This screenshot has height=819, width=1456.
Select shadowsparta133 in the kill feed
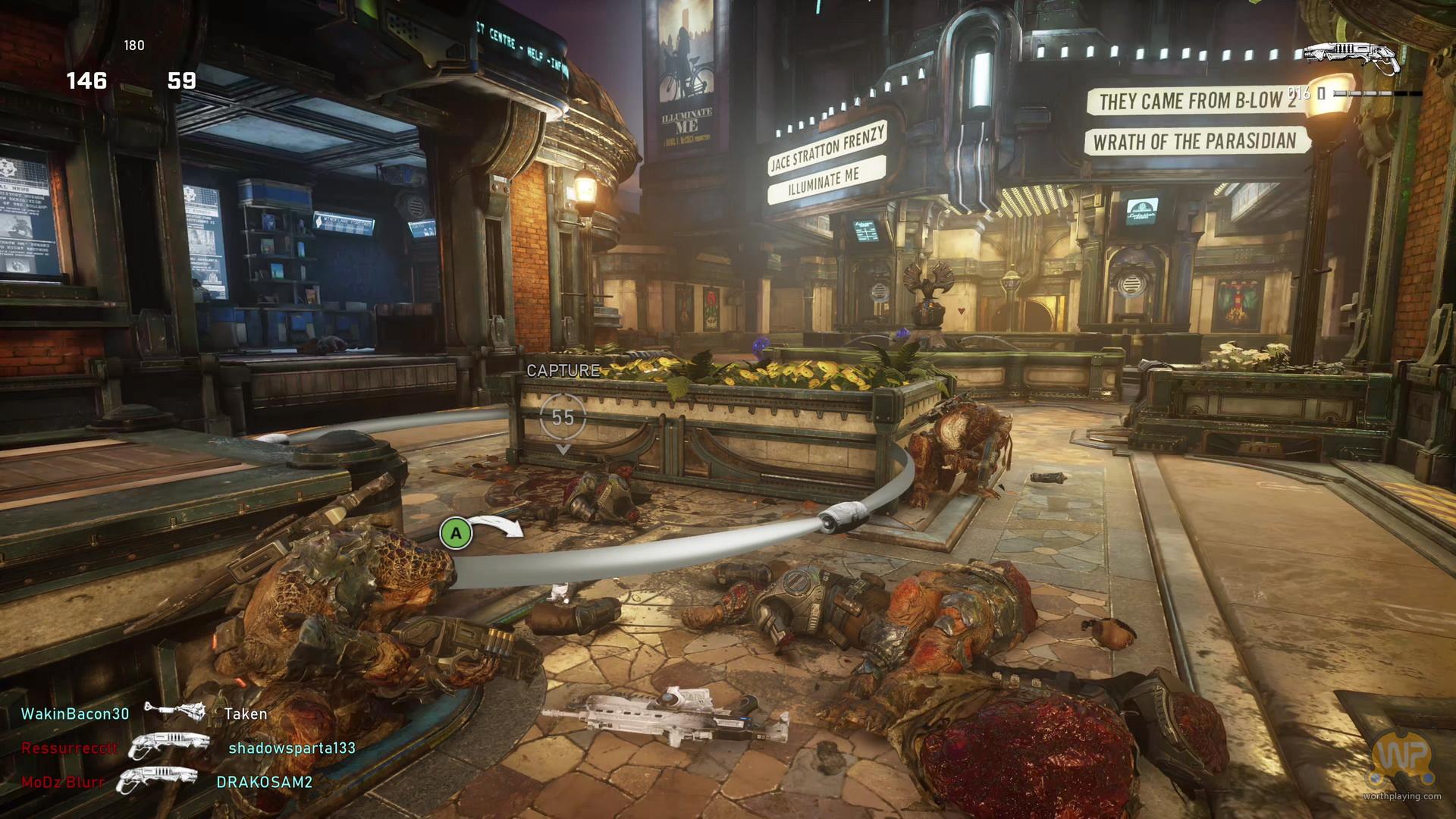292,748
